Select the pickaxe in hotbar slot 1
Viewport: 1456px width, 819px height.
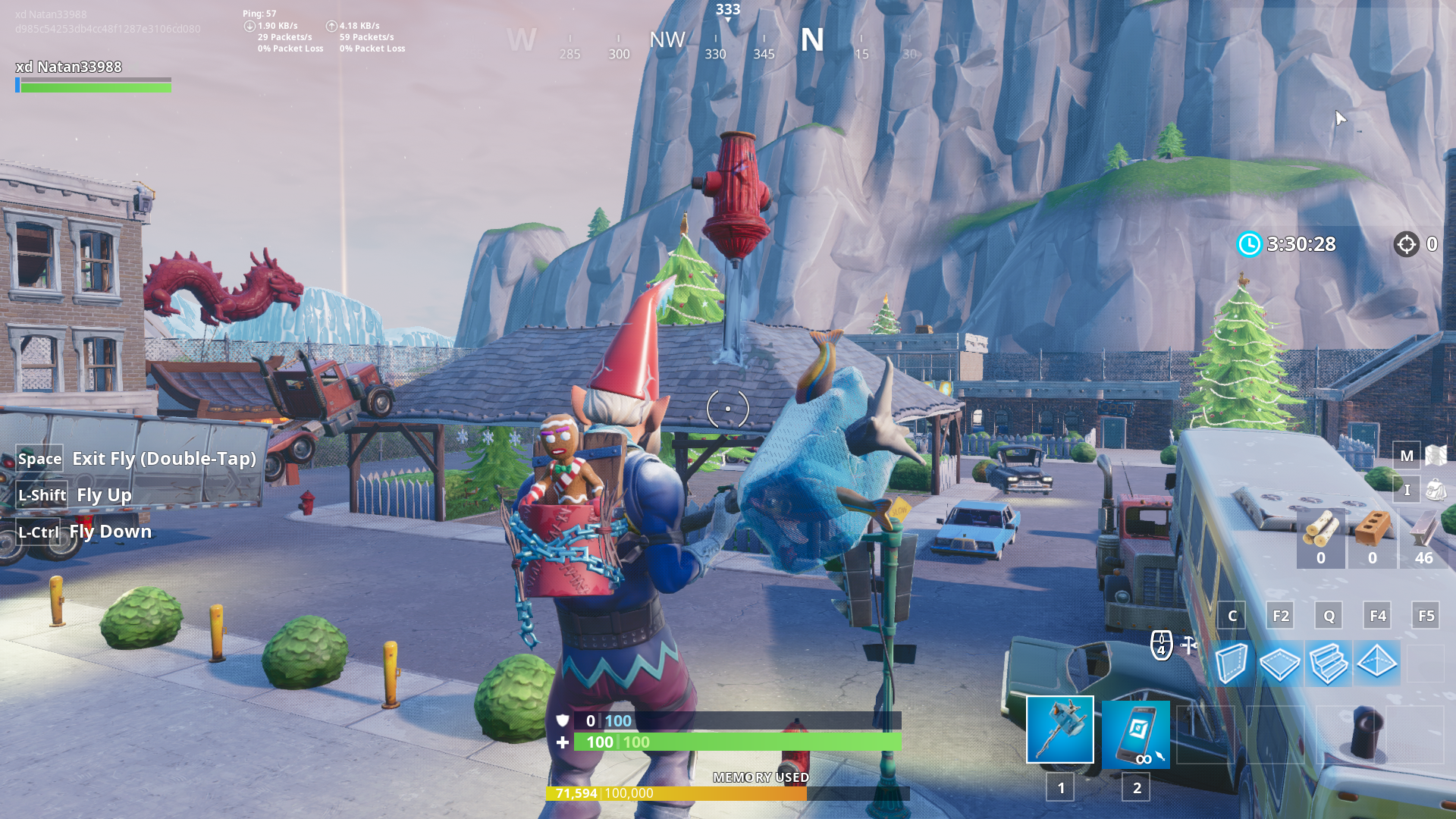tap(1059, 730)
